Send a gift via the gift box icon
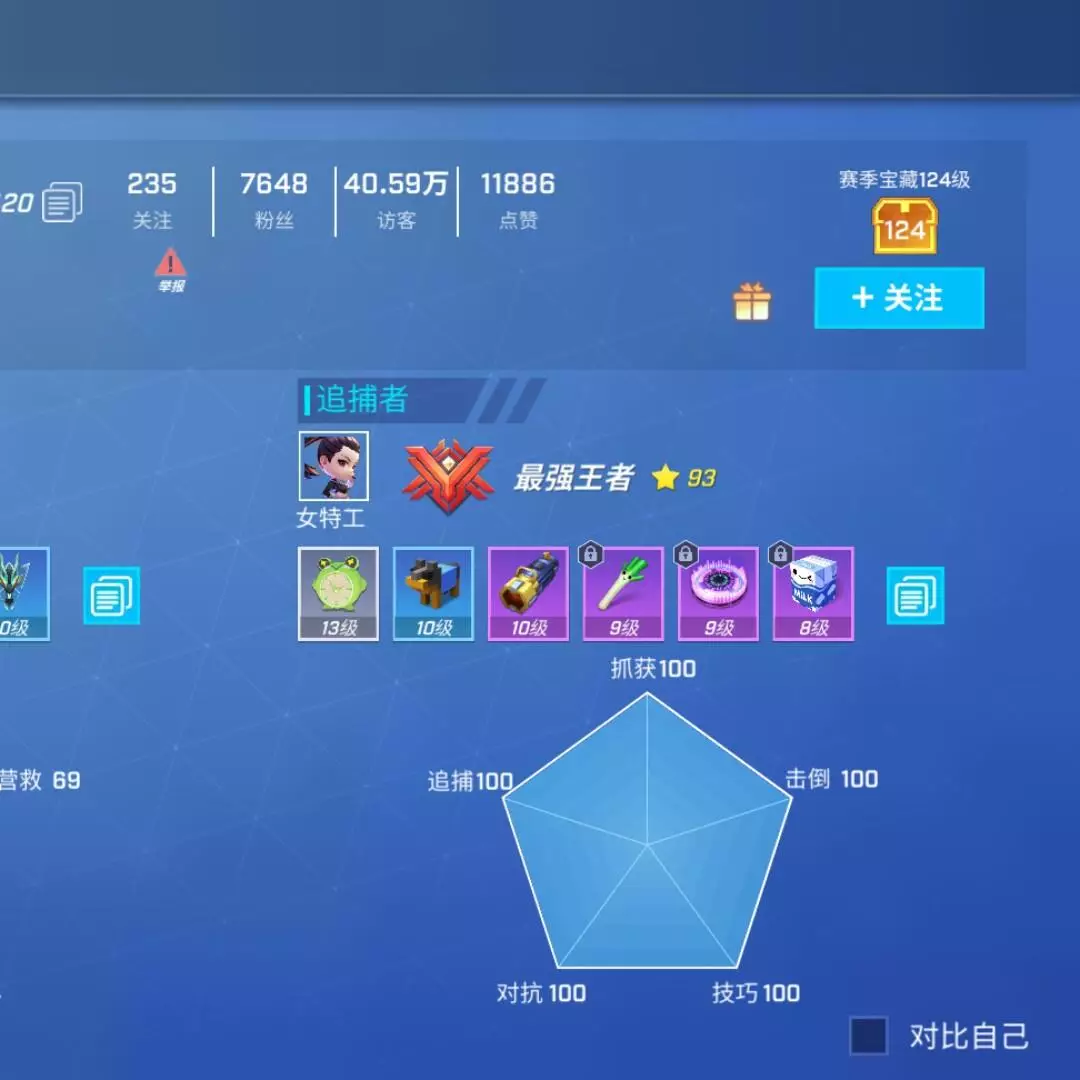Screen dimensions: 1080x1080 (752, 301)
